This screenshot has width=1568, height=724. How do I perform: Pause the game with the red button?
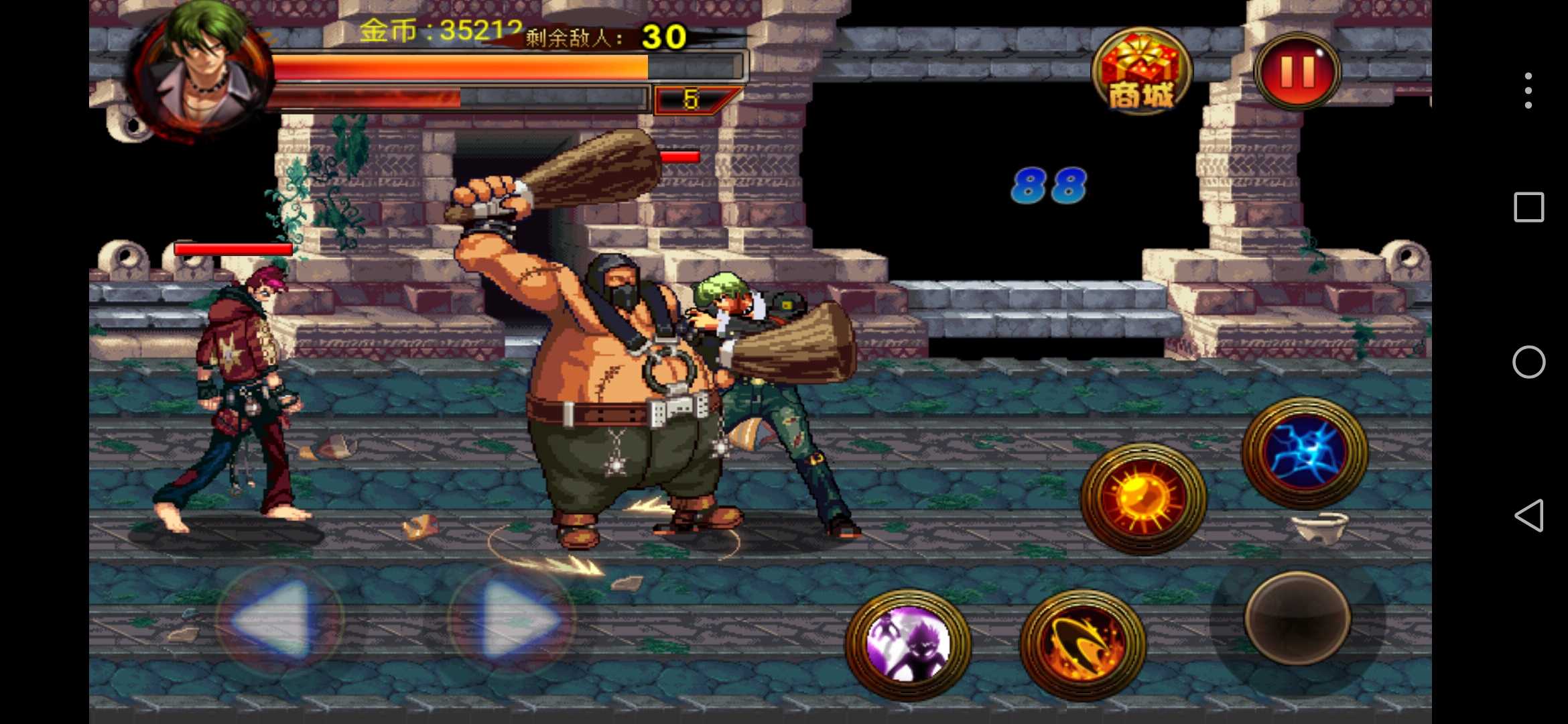tap(1297, 71)
